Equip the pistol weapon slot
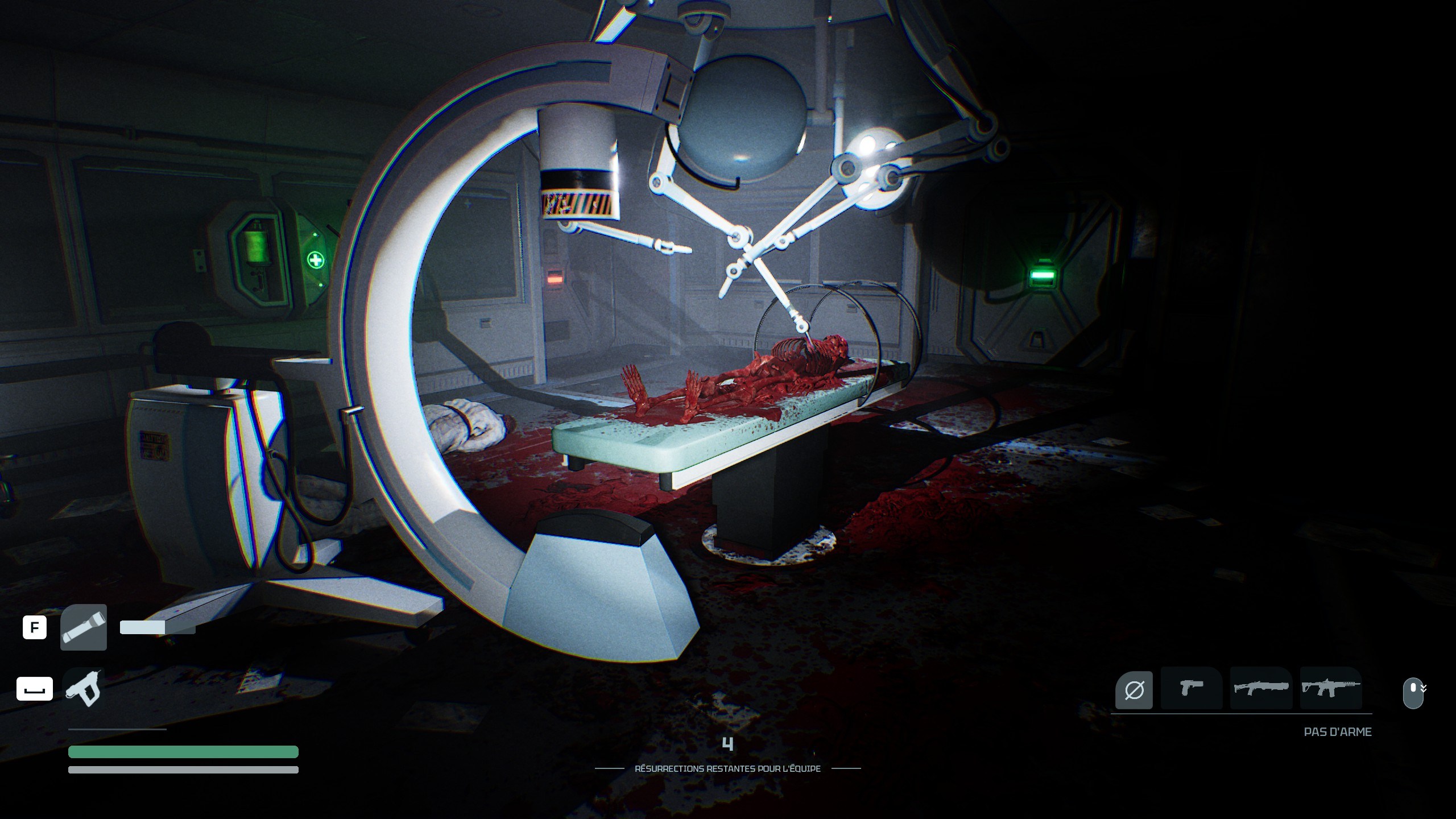This screenshot has height=819, width=1456. (x=1192, y=688)
